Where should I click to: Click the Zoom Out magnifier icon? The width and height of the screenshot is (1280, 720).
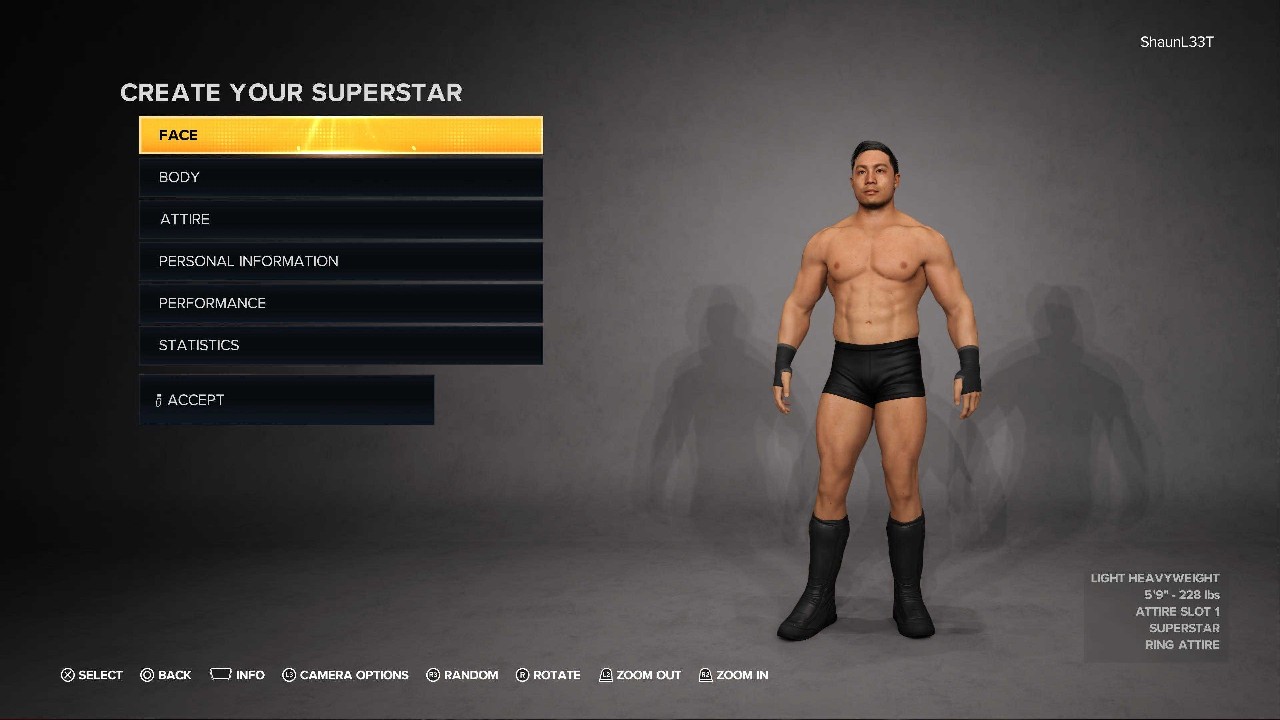pyautogui.click(x=604, y=675)
